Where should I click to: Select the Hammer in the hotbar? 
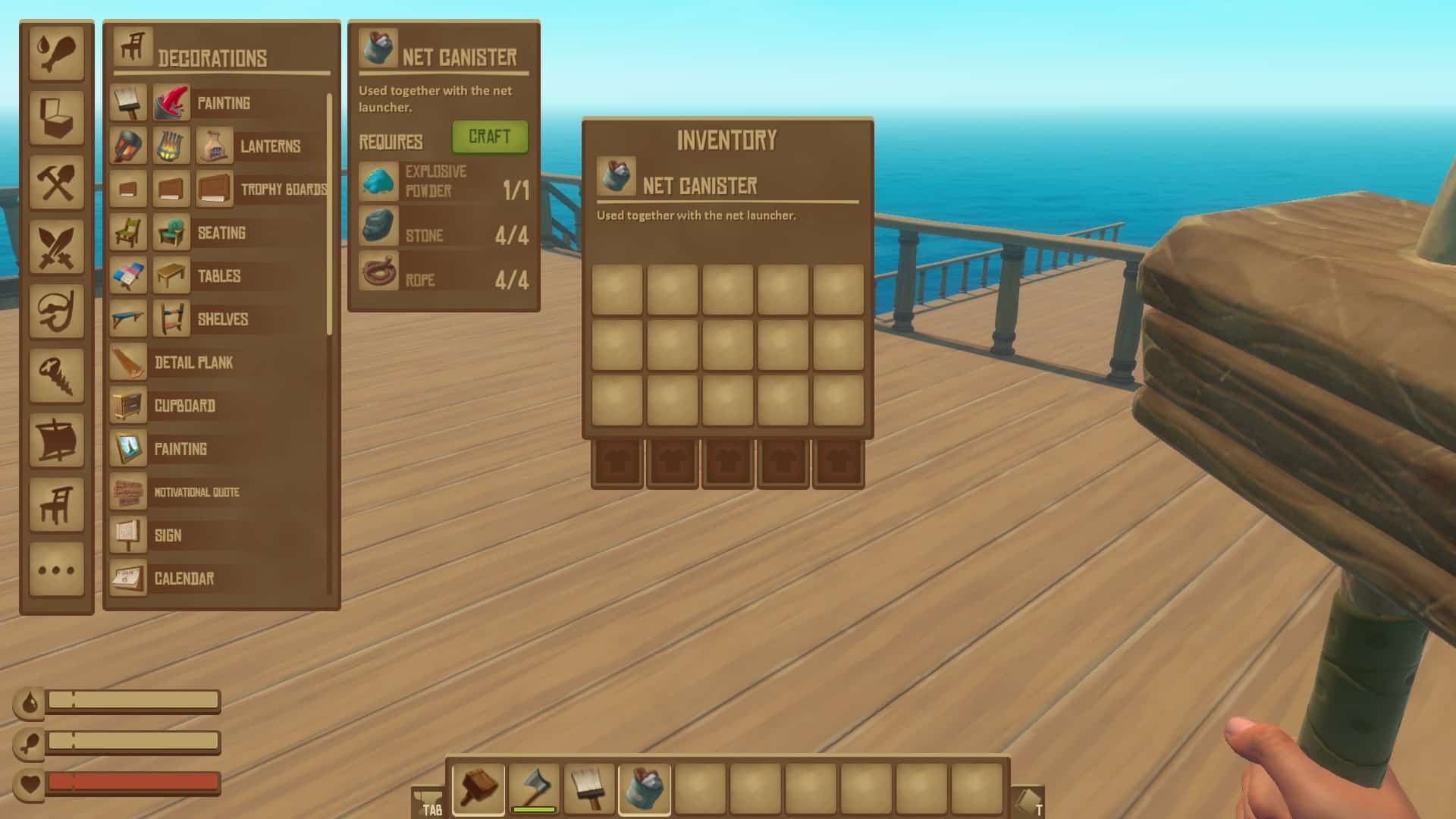(478, 789)
